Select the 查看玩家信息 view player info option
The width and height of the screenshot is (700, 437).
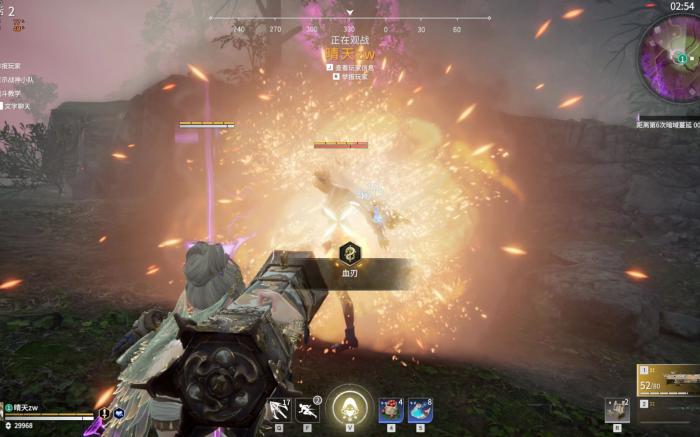tap(350, 67)
